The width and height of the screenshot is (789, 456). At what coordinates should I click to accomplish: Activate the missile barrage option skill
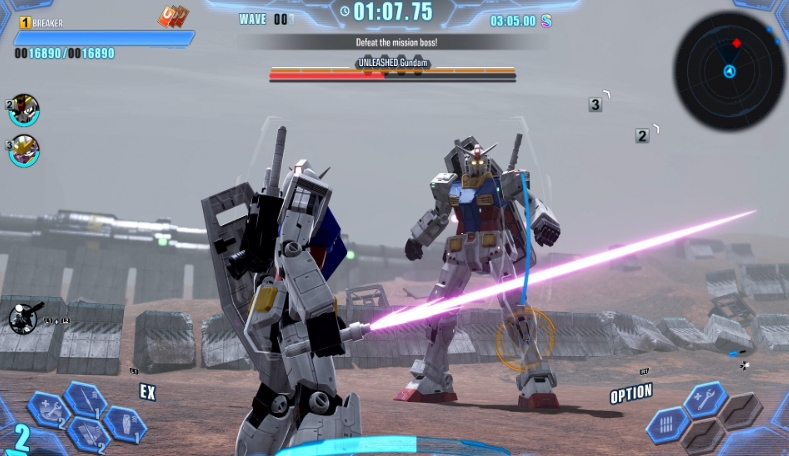tap(667, 424)
